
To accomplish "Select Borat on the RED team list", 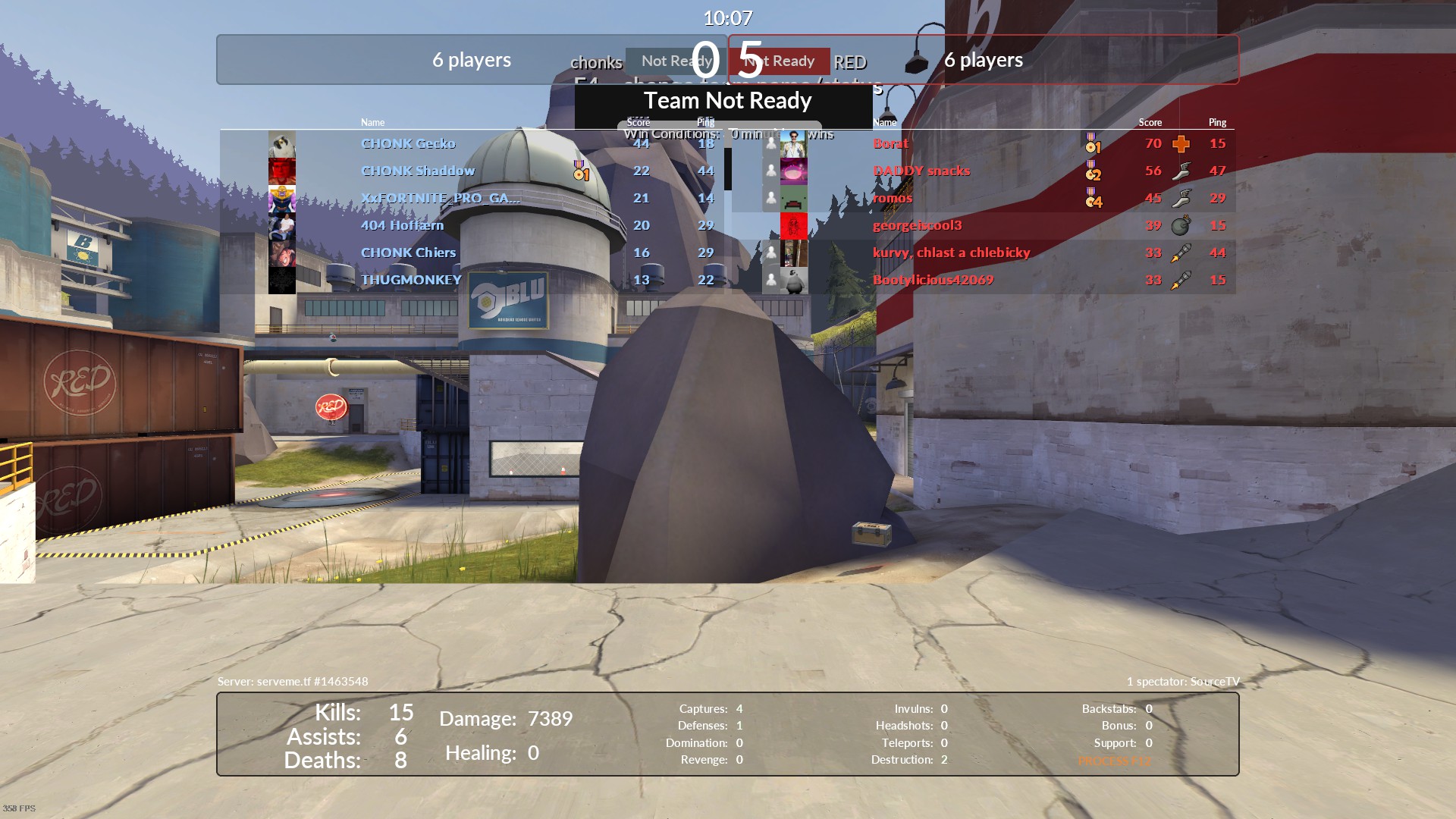I will pos(890,143).
